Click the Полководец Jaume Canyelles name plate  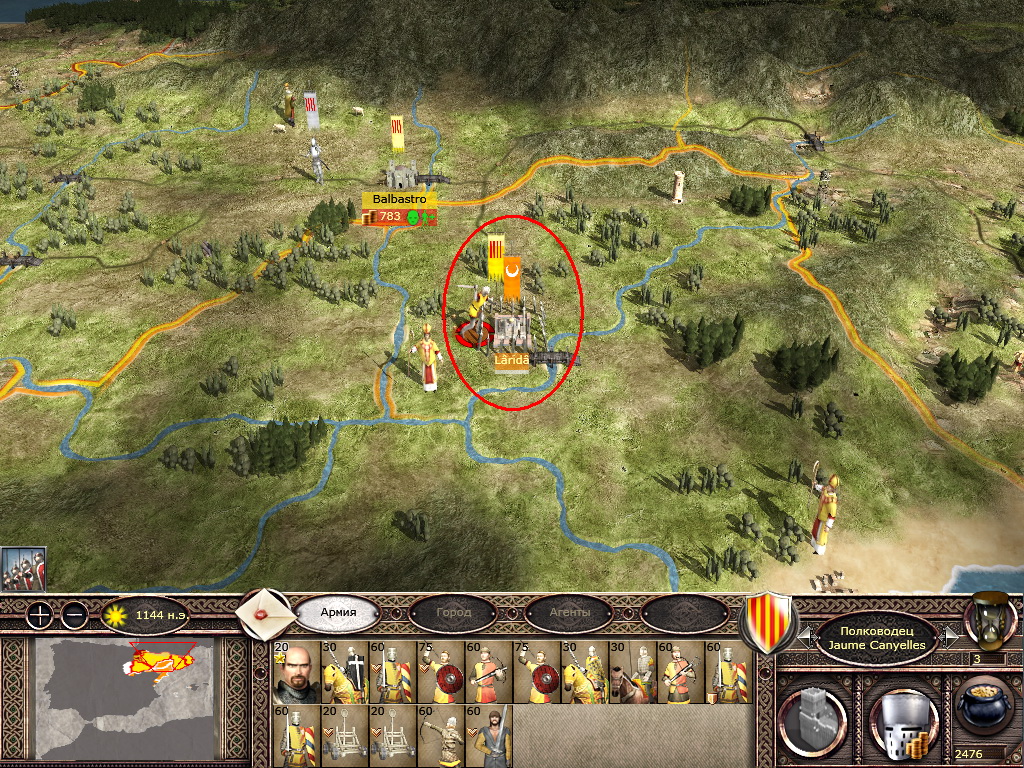tap(877, 638)
